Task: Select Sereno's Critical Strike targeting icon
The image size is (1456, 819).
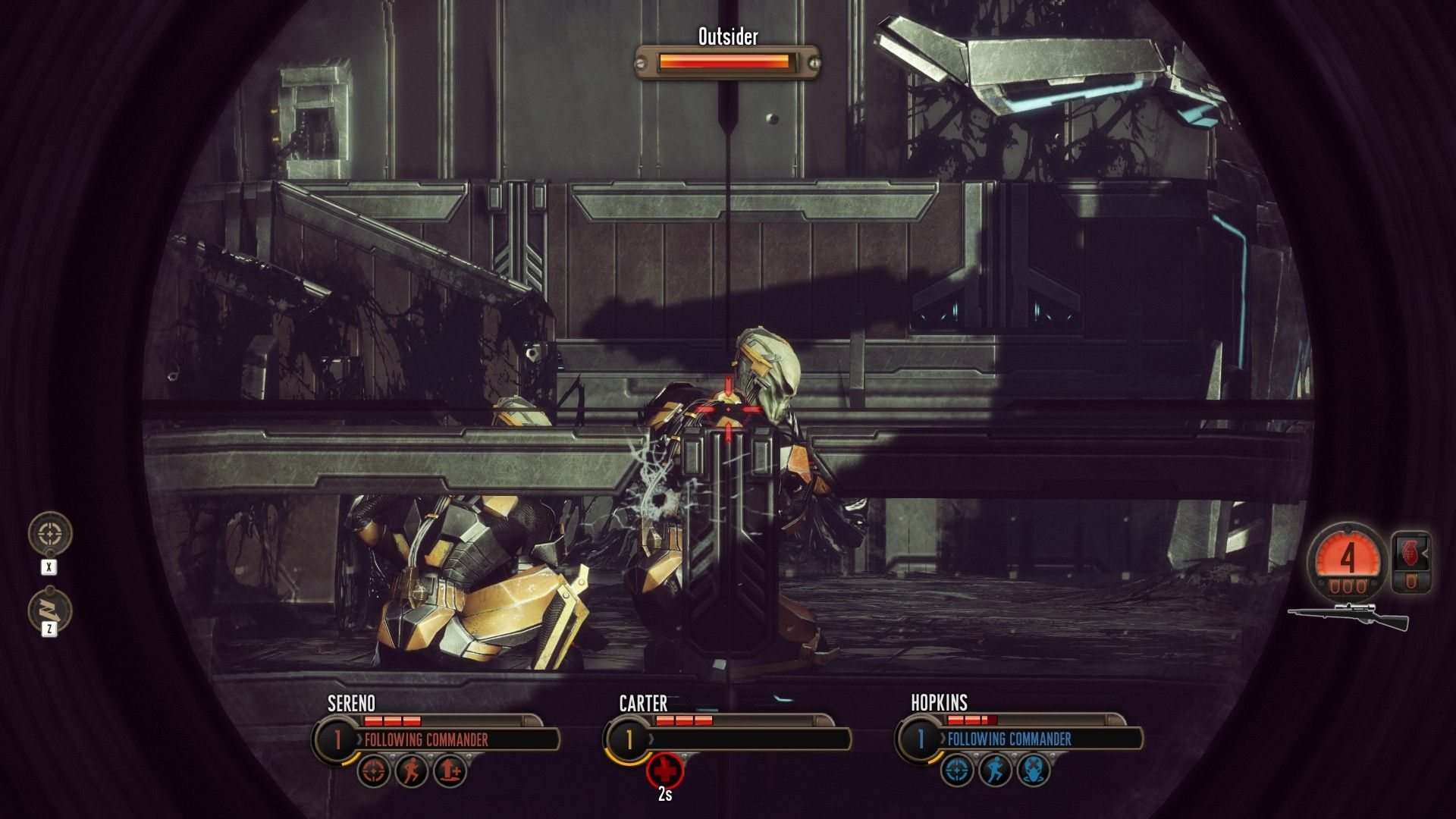Action: 373,770
